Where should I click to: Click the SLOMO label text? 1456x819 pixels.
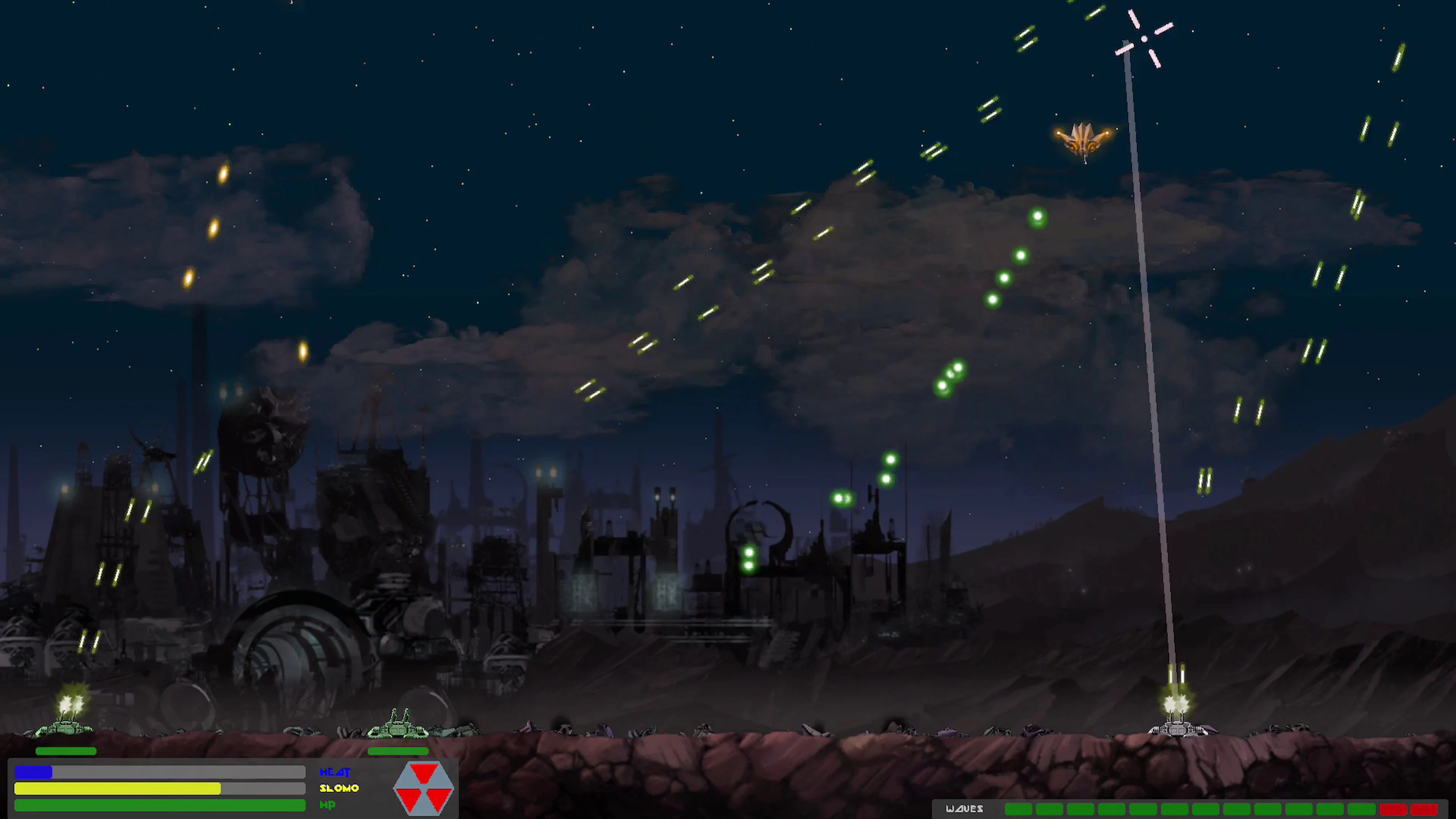[x=339, y=788]
